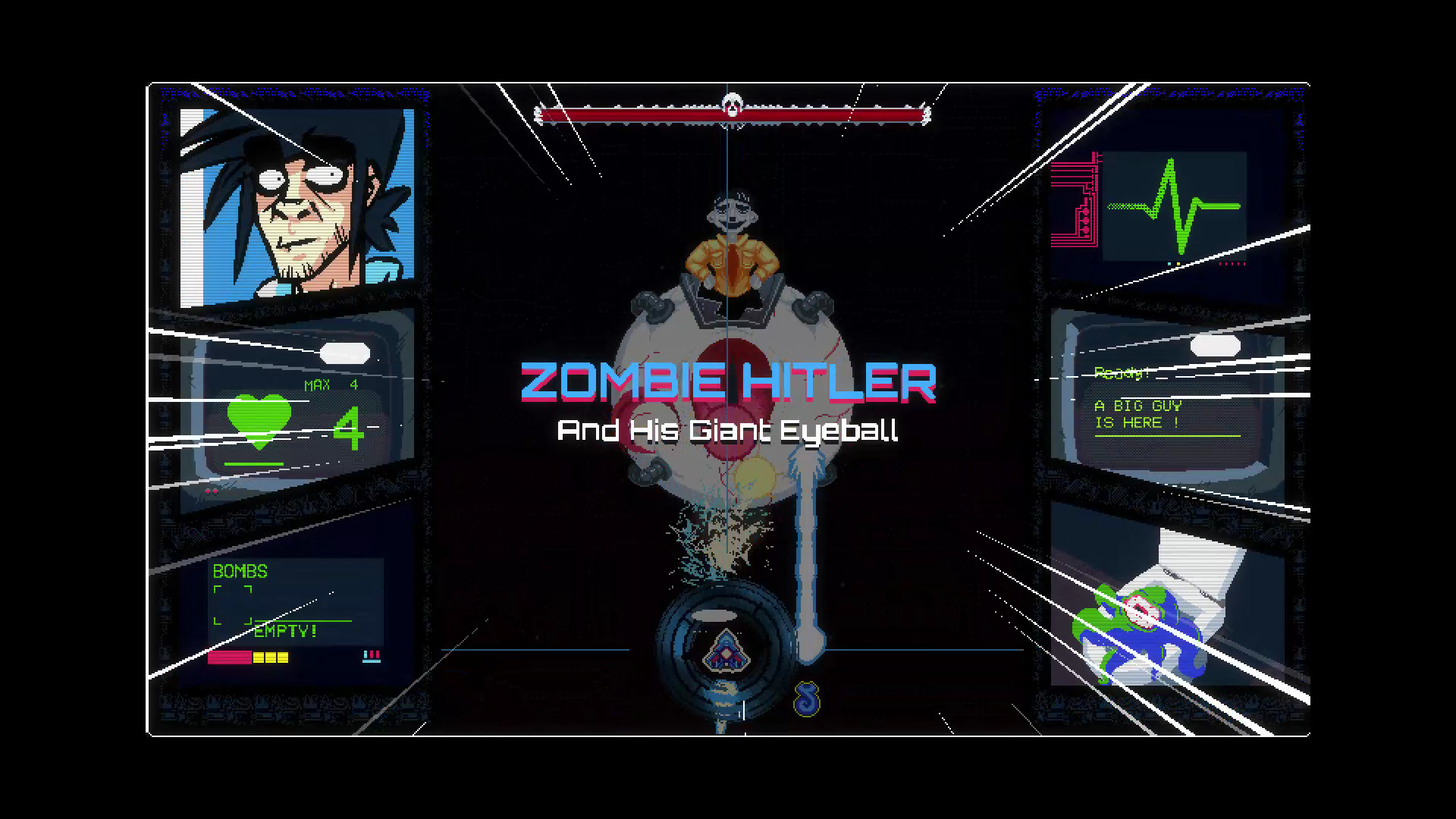The height and width of the screenshot is (819, 1456).
Task: Open the A BIG GUY IS HERE message
Action: point(1137,415)
